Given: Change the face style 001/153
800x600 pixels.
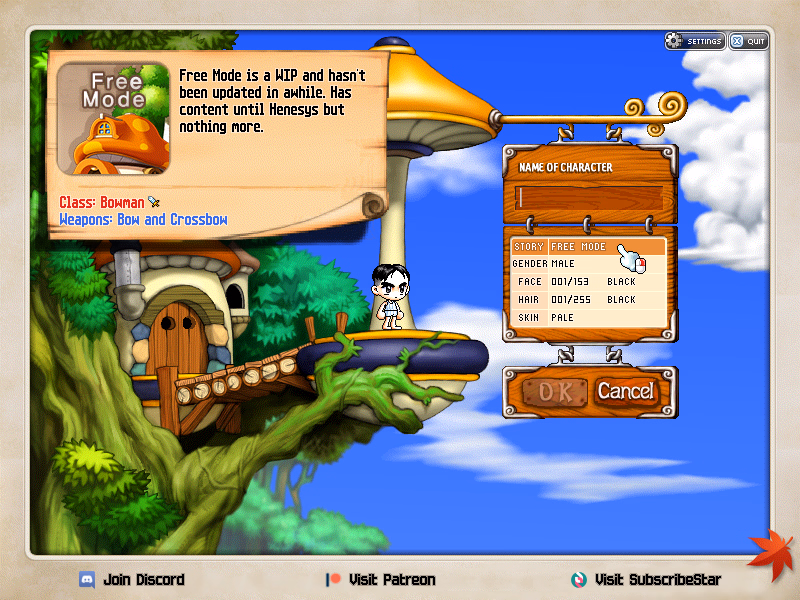Looking at the screenshot, I should (570, 282).
